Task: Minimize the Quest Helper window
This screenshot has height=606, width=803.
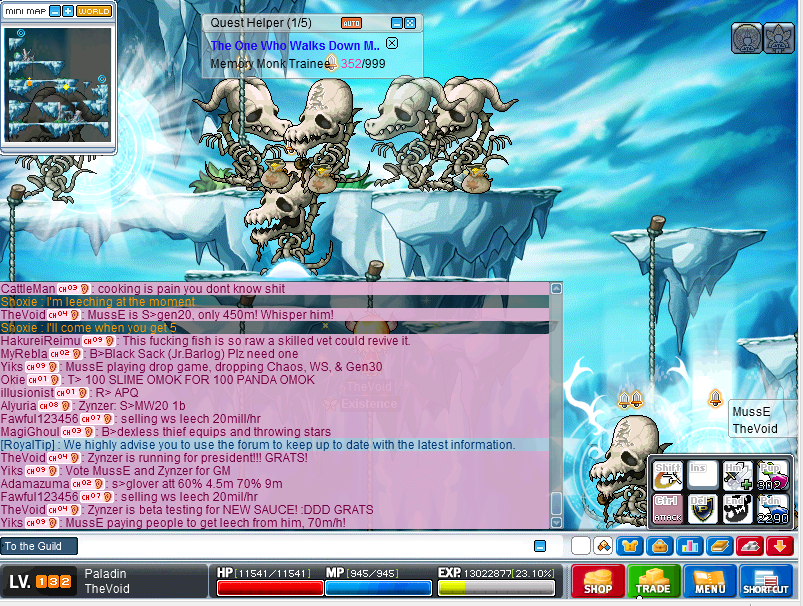Action: pos(396,23)
